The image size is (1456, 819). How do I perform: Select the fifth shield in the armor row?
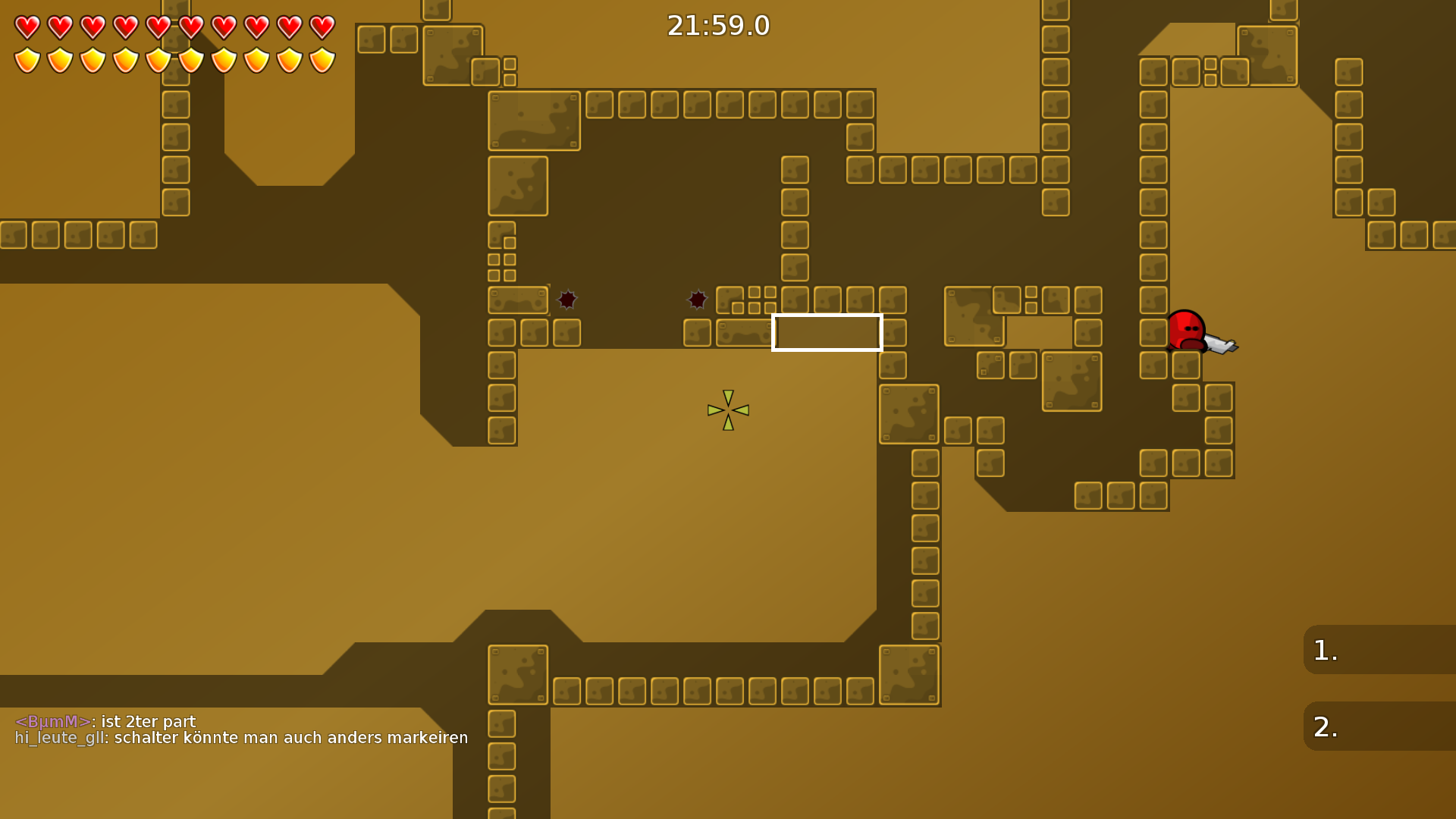tap(158, 61)
